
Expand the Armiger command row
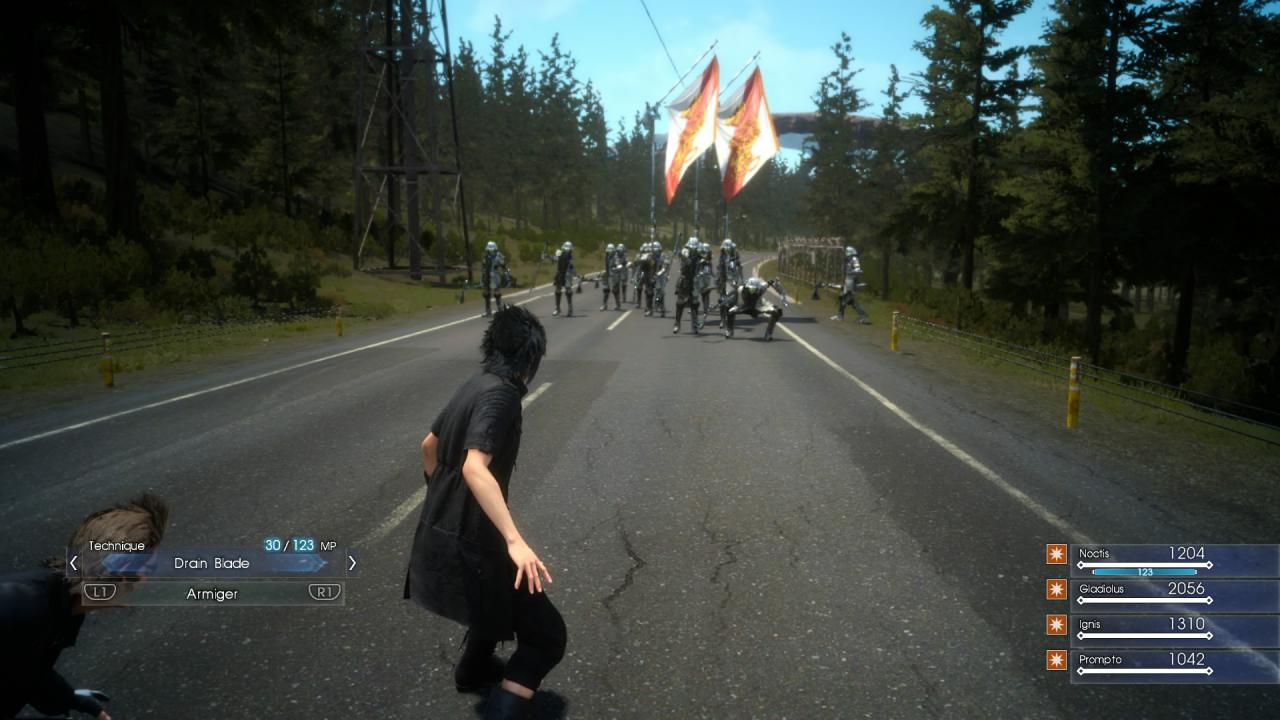[212, 593]
